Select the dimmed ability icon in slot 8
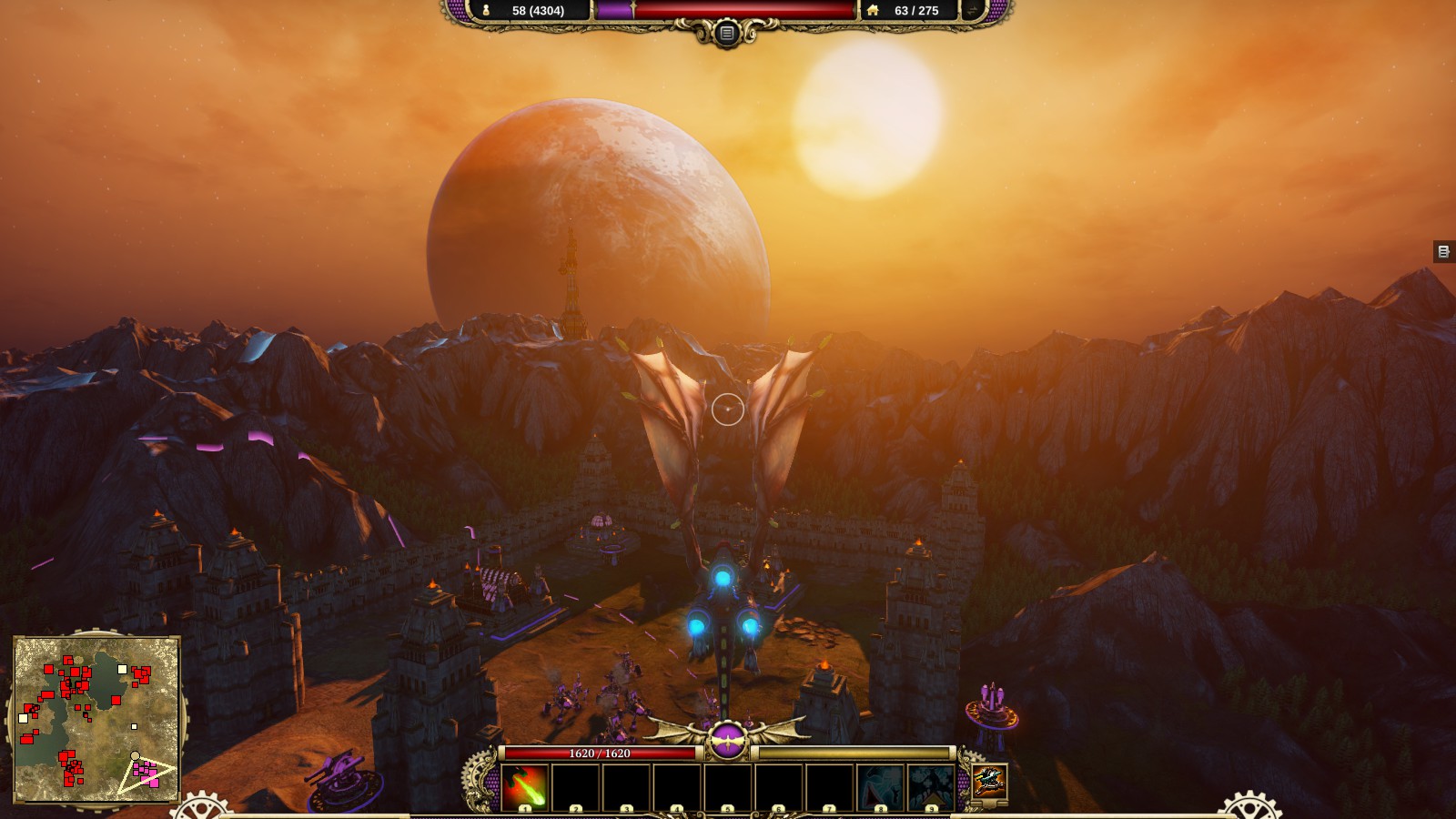The width and height of the screenshot is (1456, 819). [880, 786]
